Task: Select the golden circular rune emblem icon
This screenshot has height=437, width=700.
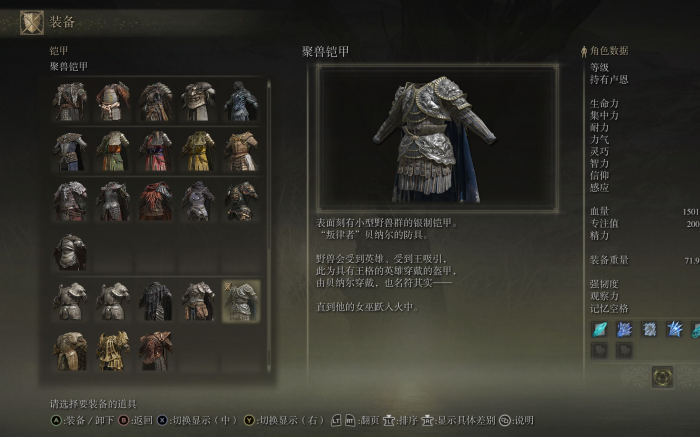Action: click(x=661, y=377)
